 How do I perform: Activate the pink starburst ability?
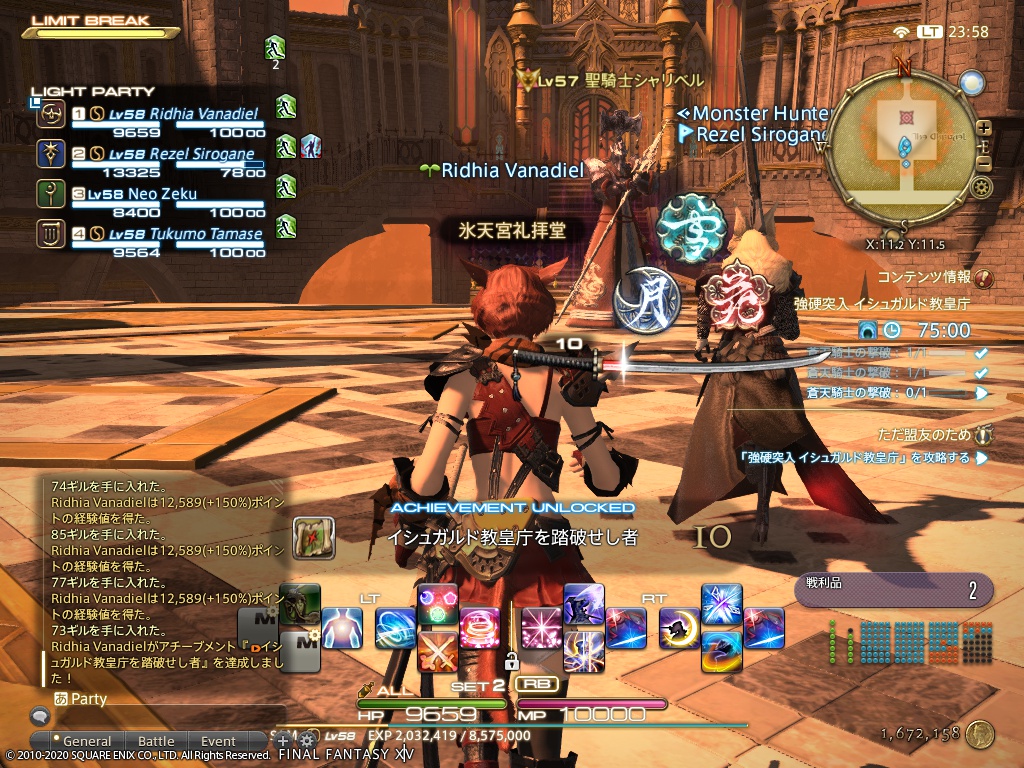coord(541,628)
